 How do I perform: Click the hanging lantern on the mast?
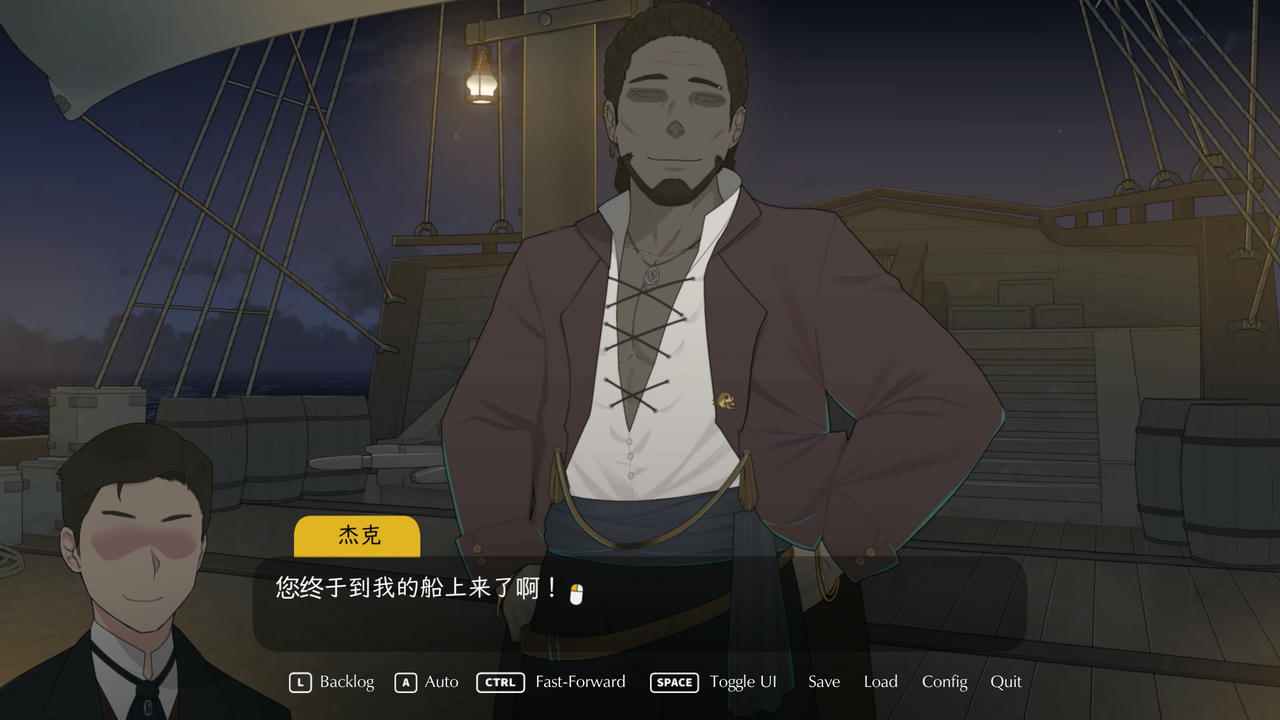click(x=479, y=85)
